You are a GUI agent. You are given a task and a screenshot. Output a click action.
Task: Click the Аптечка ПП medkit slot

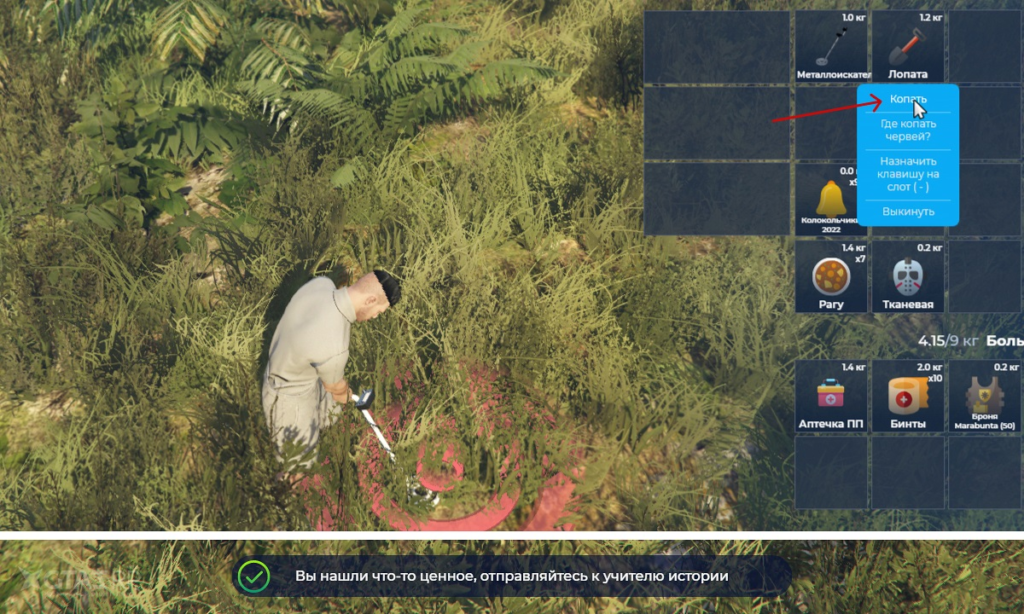[x=831, y=396]
